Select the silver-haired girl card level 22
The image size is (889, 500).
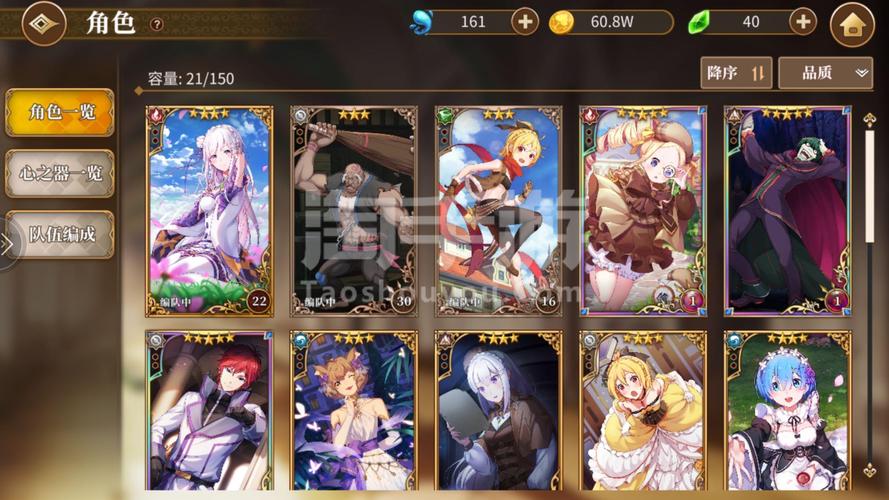pyautogui.click(x=210, y=210)
